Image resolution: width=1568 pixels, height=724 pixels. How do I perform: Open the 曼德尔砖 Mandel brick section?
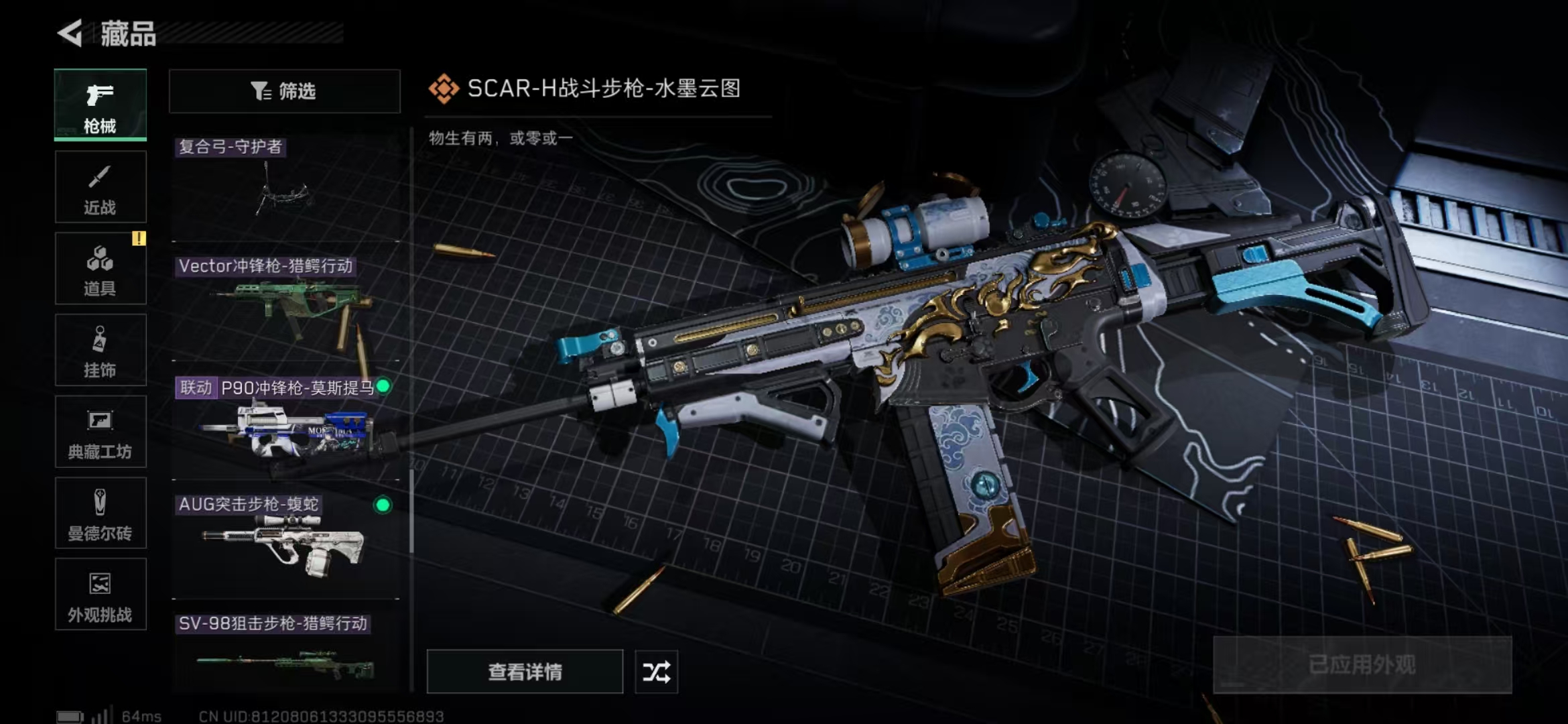point(99,514)
